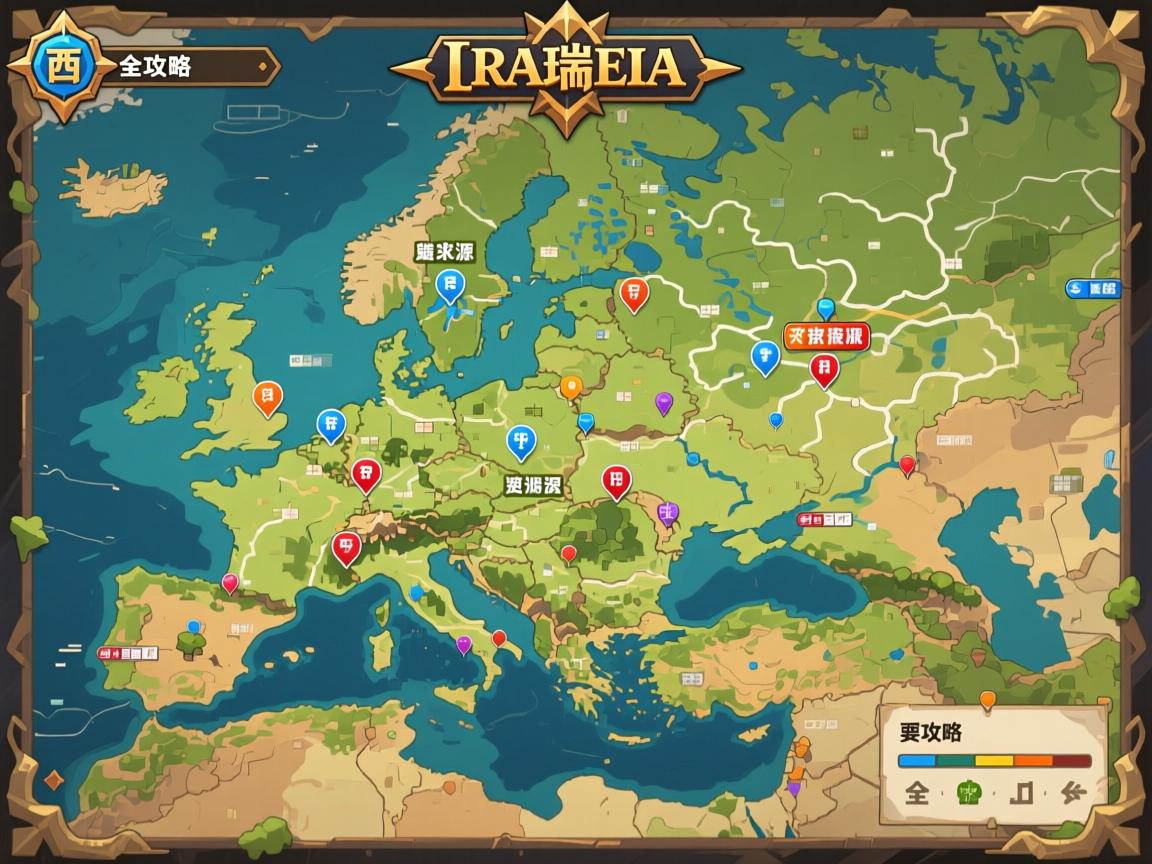This screenshot has height=864, width=1152.
Task: Click the yellow segment of the legend bar
Action: click(994, 761)
